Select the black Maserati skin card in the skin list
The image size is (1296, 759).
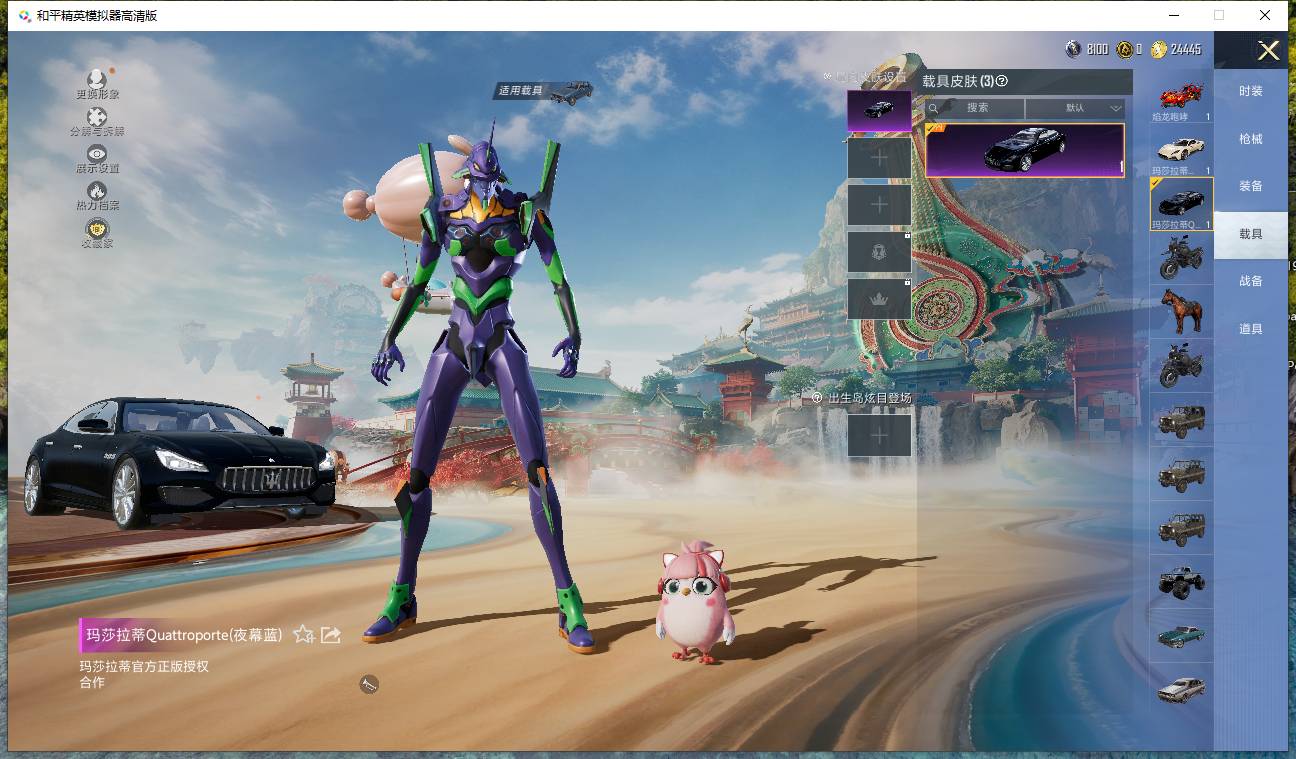pos(1024,150)
